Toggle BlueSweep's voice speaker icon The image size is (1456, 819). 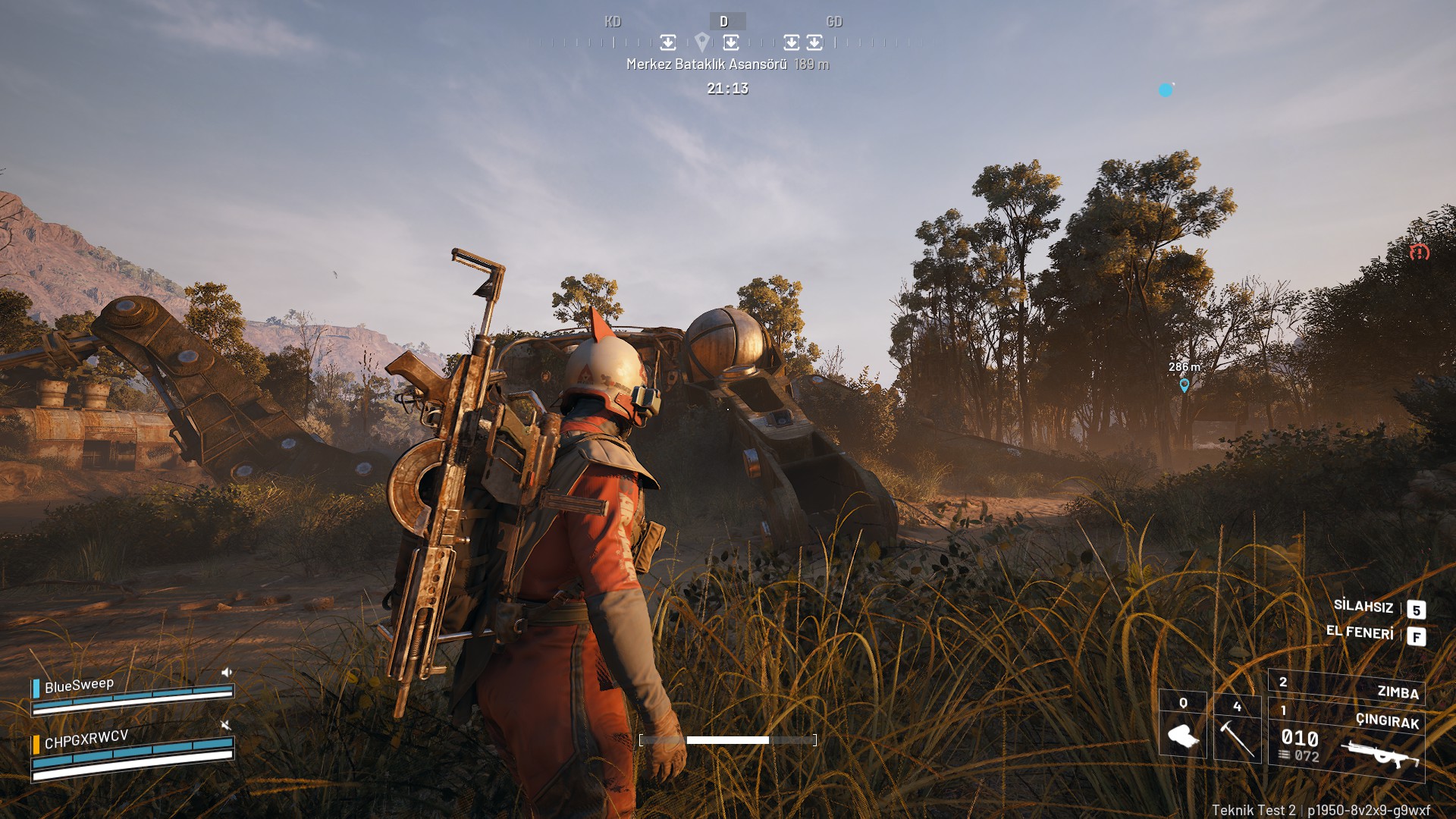pos(226,672)
